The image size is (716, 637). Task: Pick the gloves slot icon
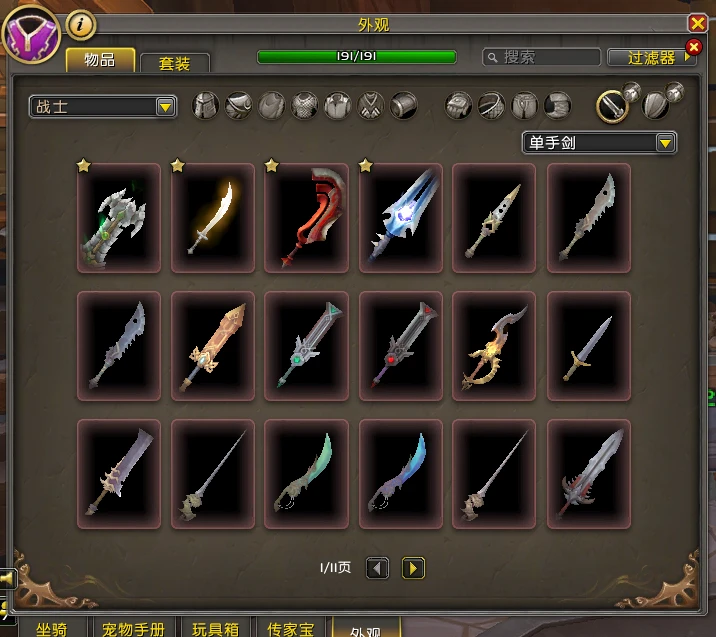coord(459,106)
